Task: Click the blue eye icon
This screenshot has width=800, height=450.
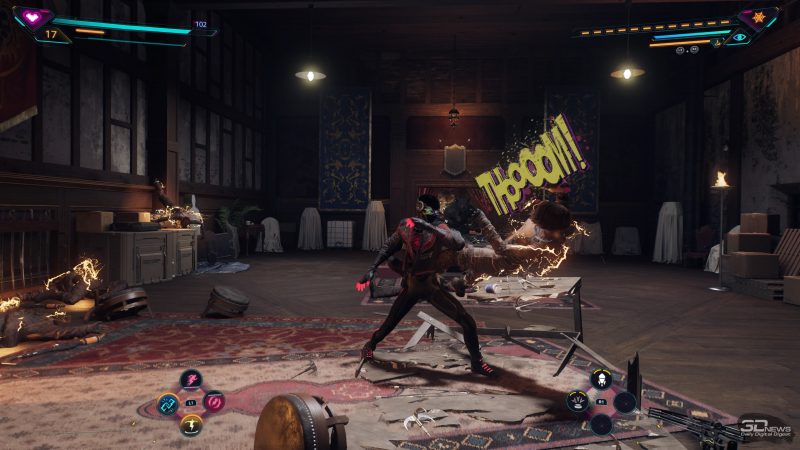Action: (739, 37)
